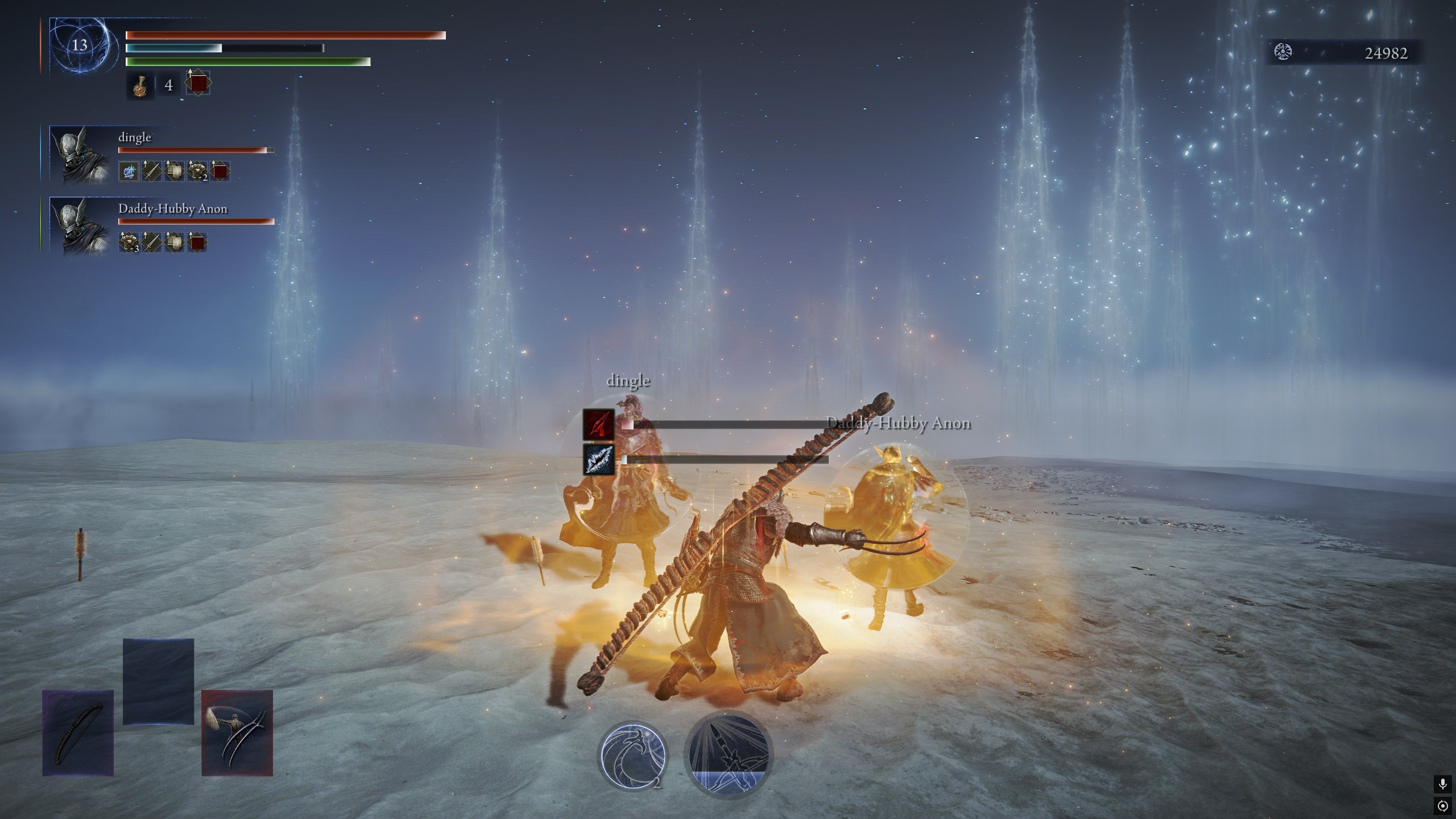Inspect the red bleed buildup icon
This screenshot has height=819, width=1456.
(598, 424)
